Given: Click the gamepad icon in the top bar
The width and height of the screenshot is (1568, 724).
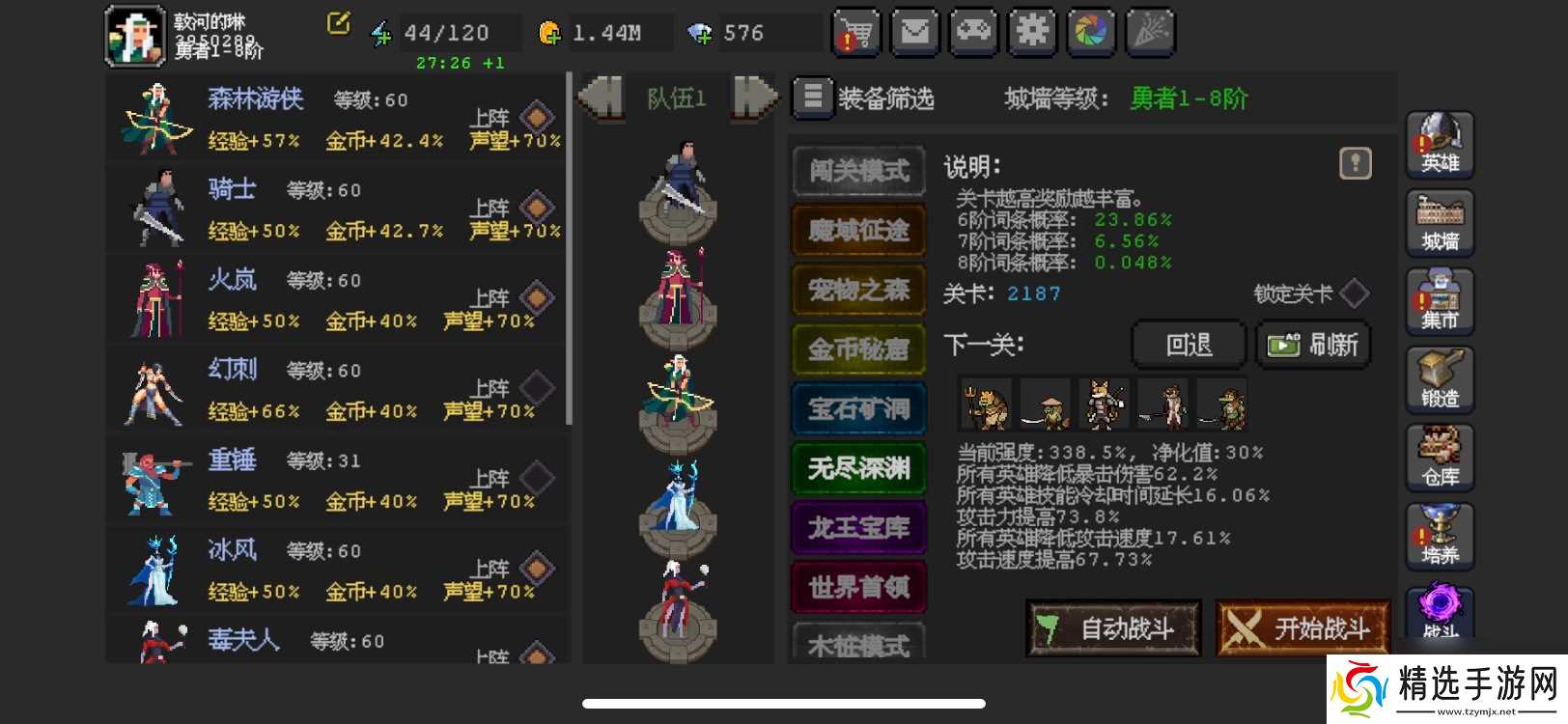Looking at the screenshot, I should pos(973,32).
